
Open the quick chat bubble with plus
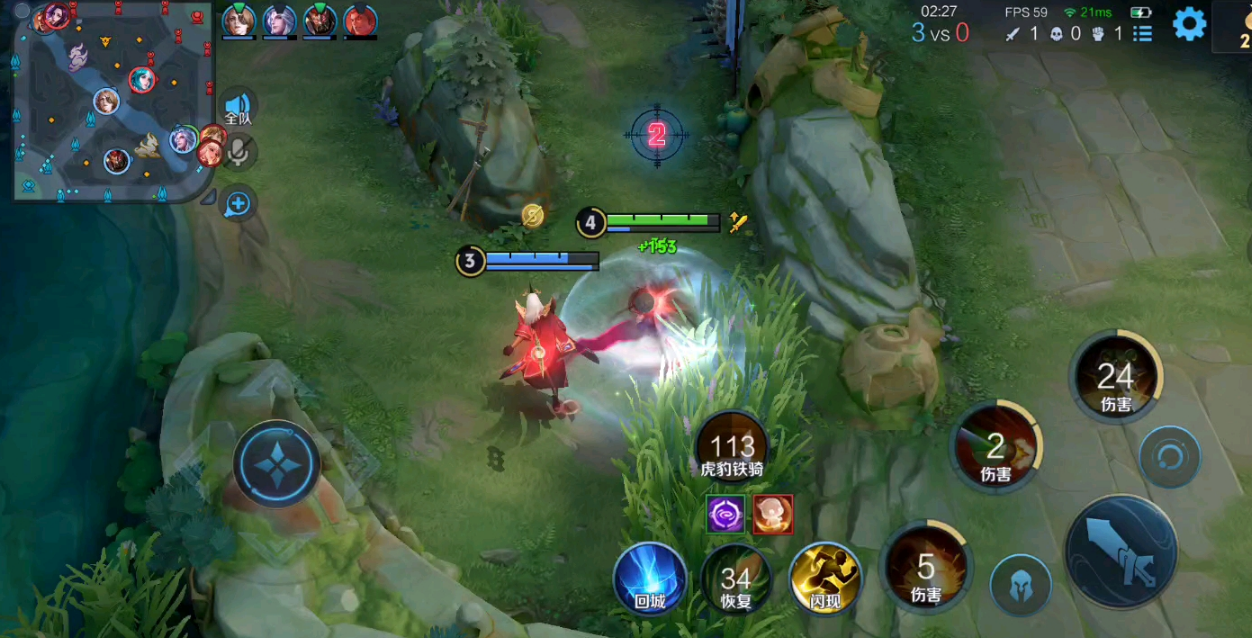[237, 205]
